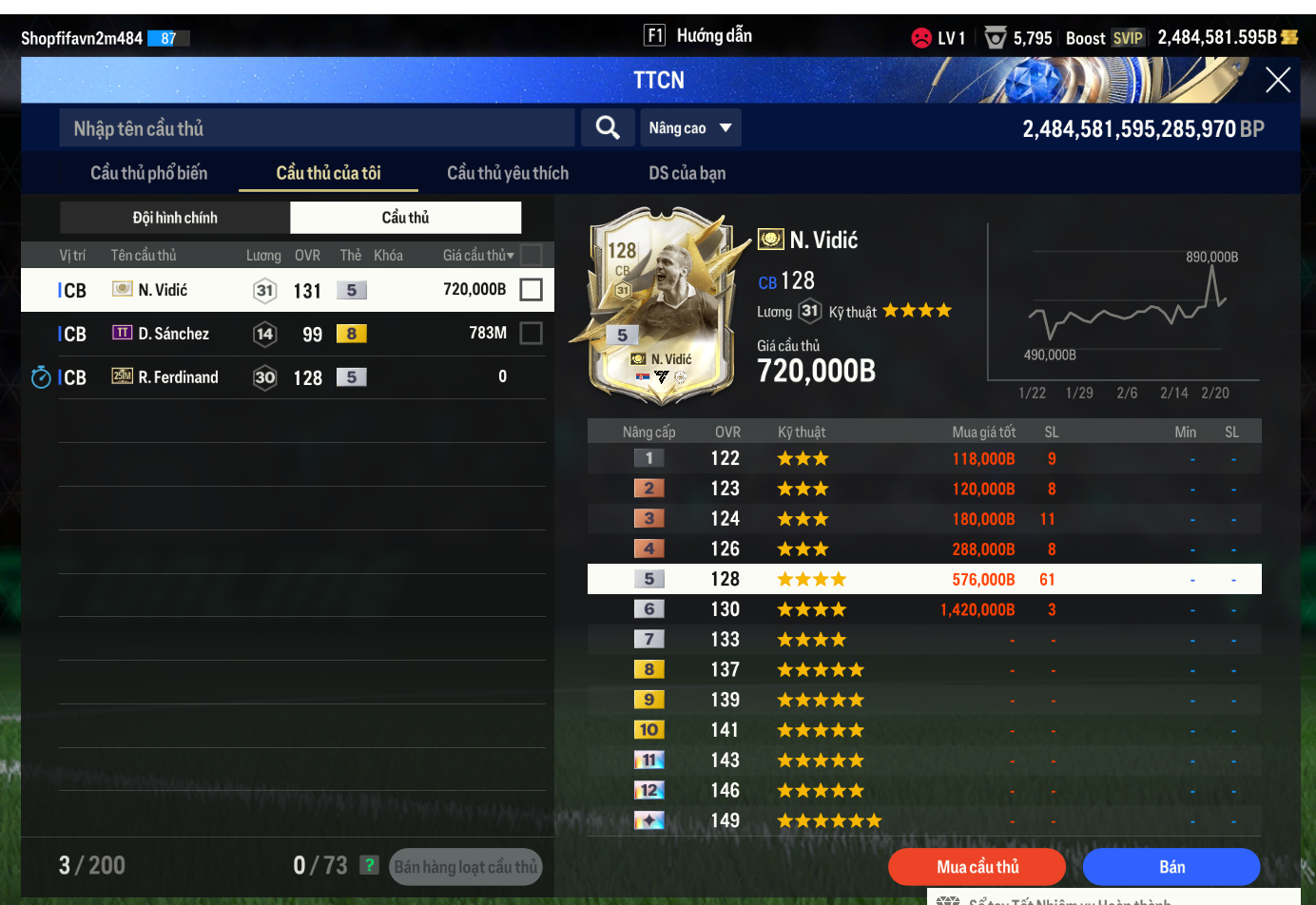The height and width of the screenshot is (905, 1316).
Task: Click the magnifying glass search button
Action: 608,128
